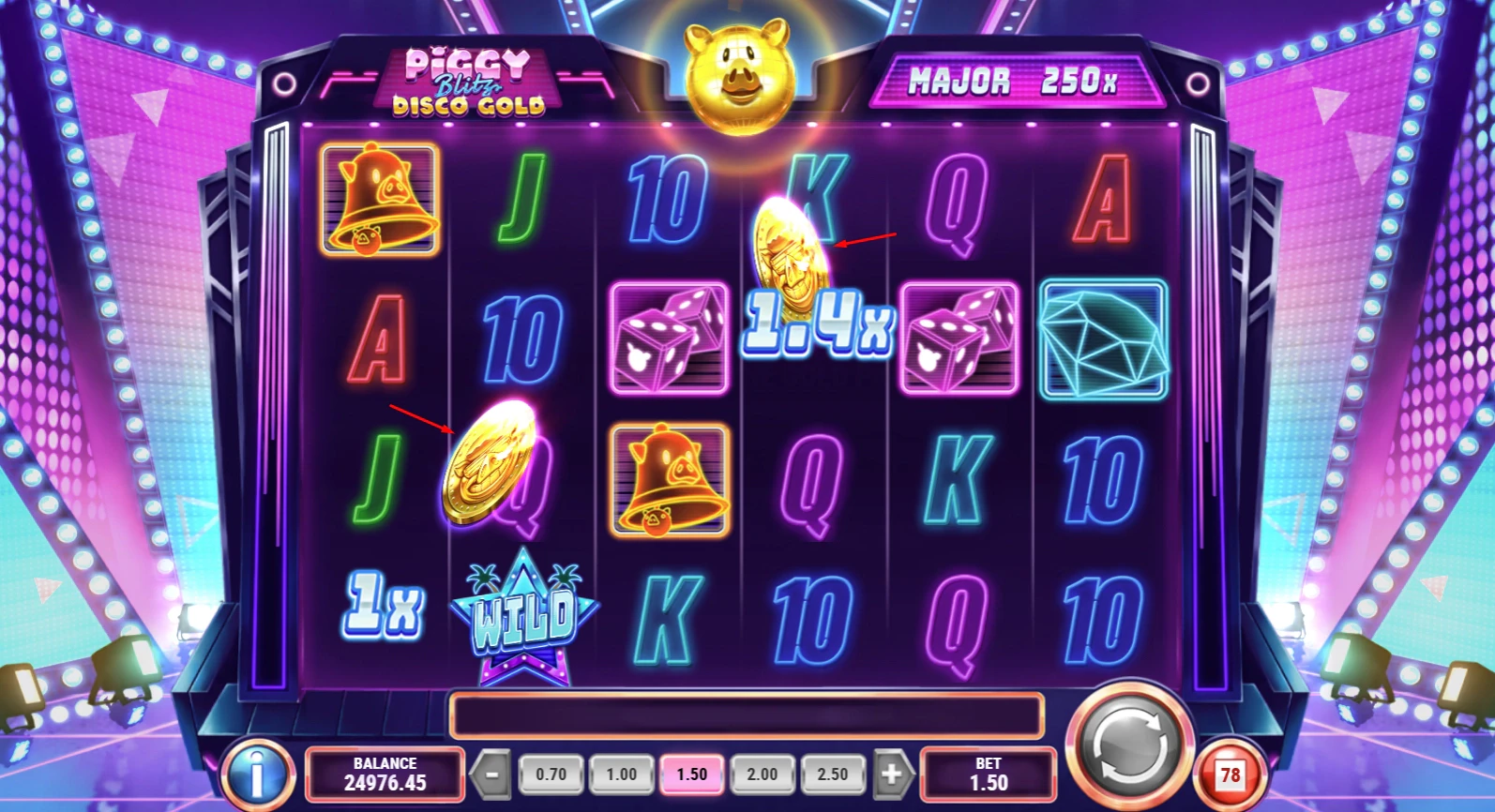
Task: Select the 2.50 bet amount
Action: [x=833, y=774]
